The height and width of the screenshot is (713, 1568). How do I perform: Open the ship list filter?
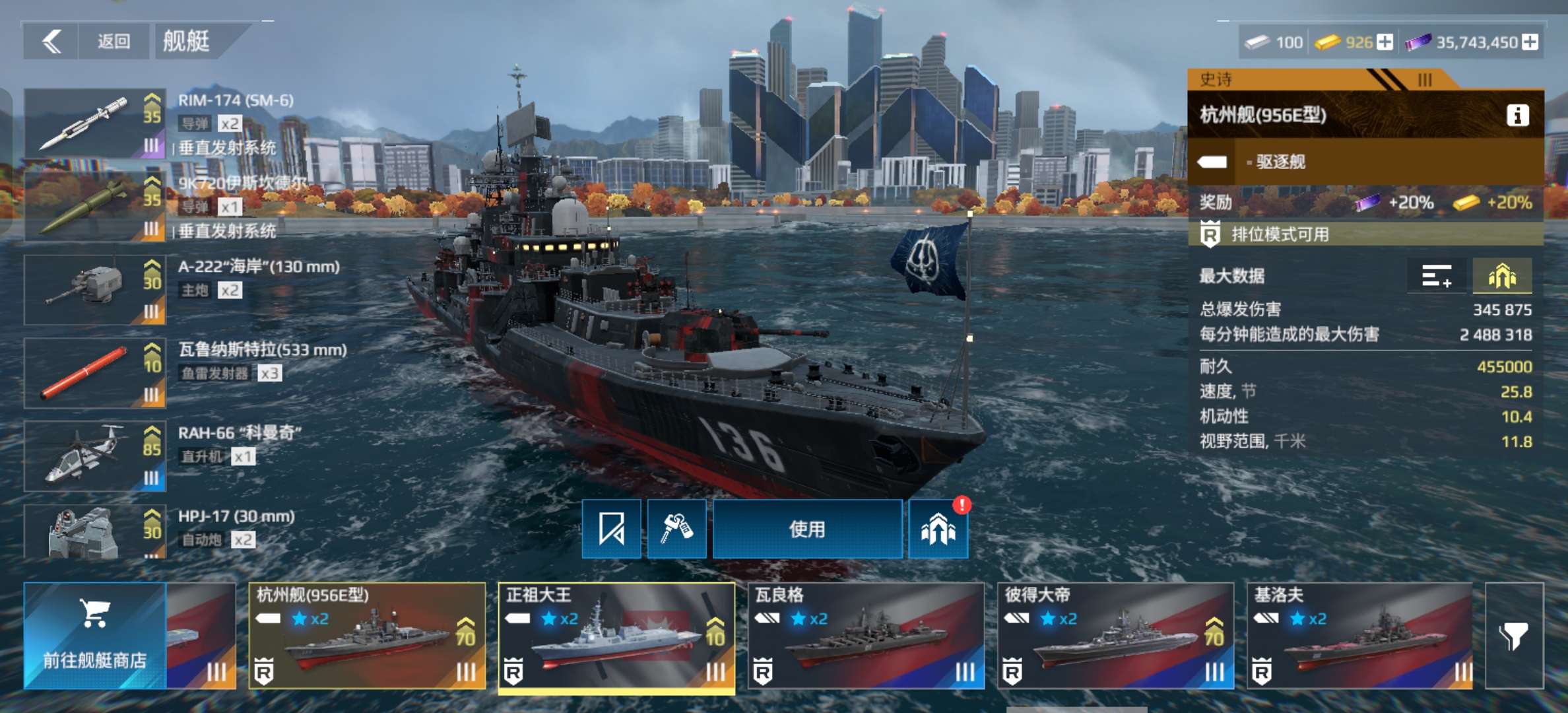(1514, 636)
